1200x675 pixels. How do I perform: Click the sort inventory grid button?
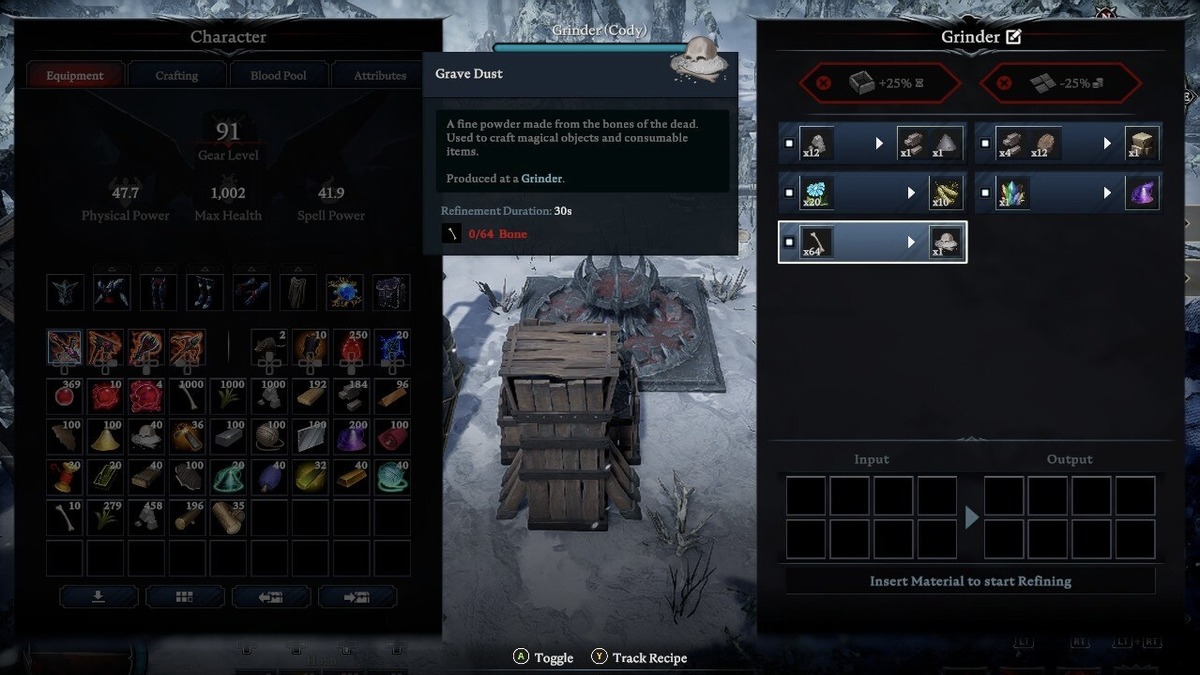click(184, 596)
